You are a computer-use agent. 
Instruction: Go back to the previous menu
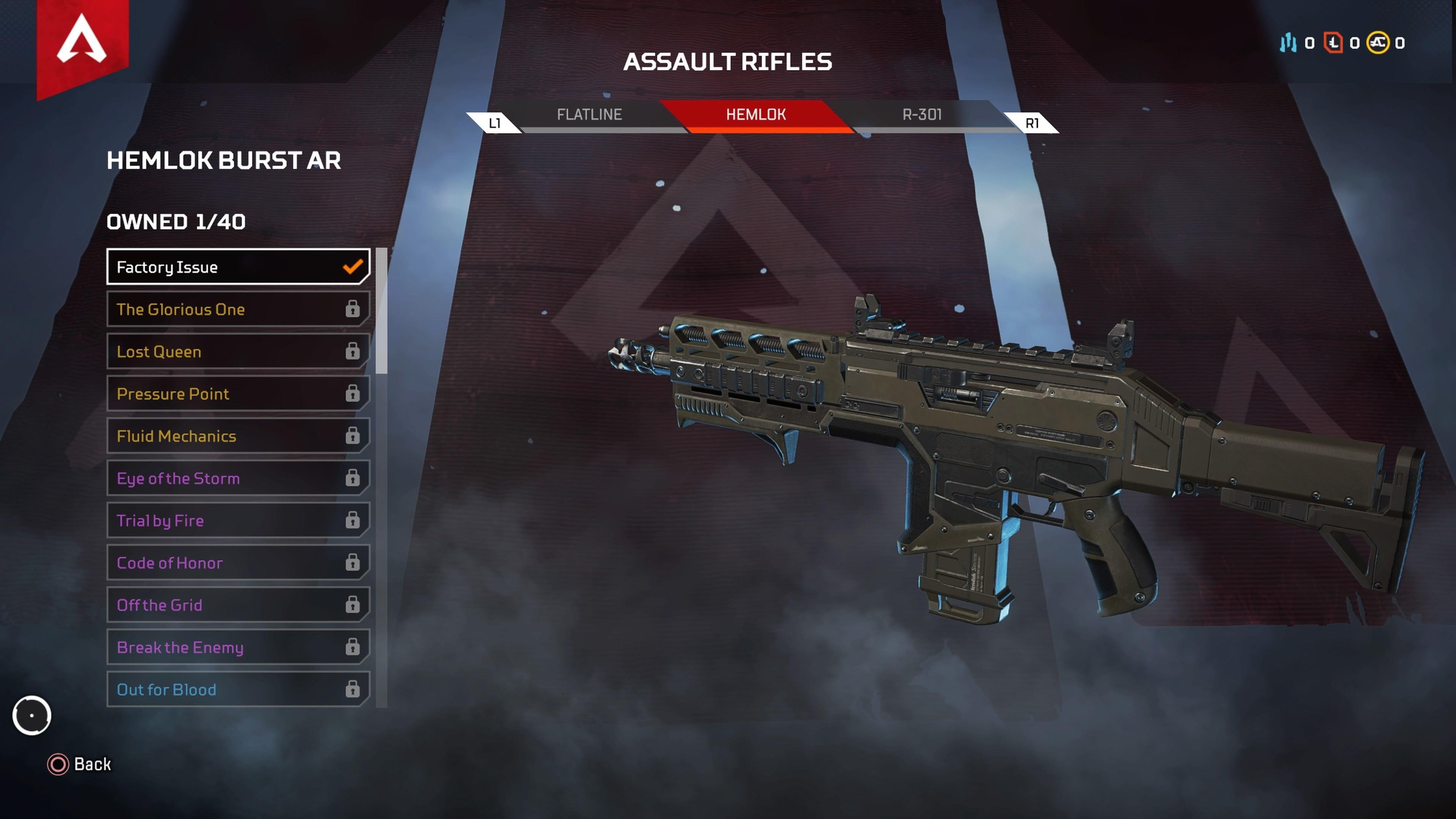(x=80, y=764)
